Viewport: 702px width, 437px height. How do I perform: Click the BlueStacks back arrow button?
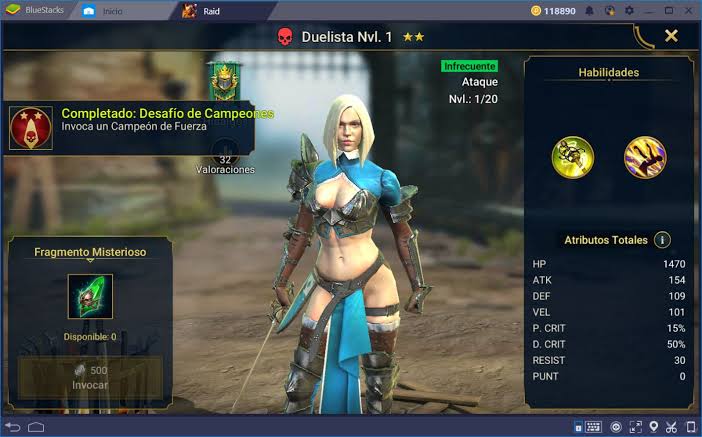[x=13, y=427]
